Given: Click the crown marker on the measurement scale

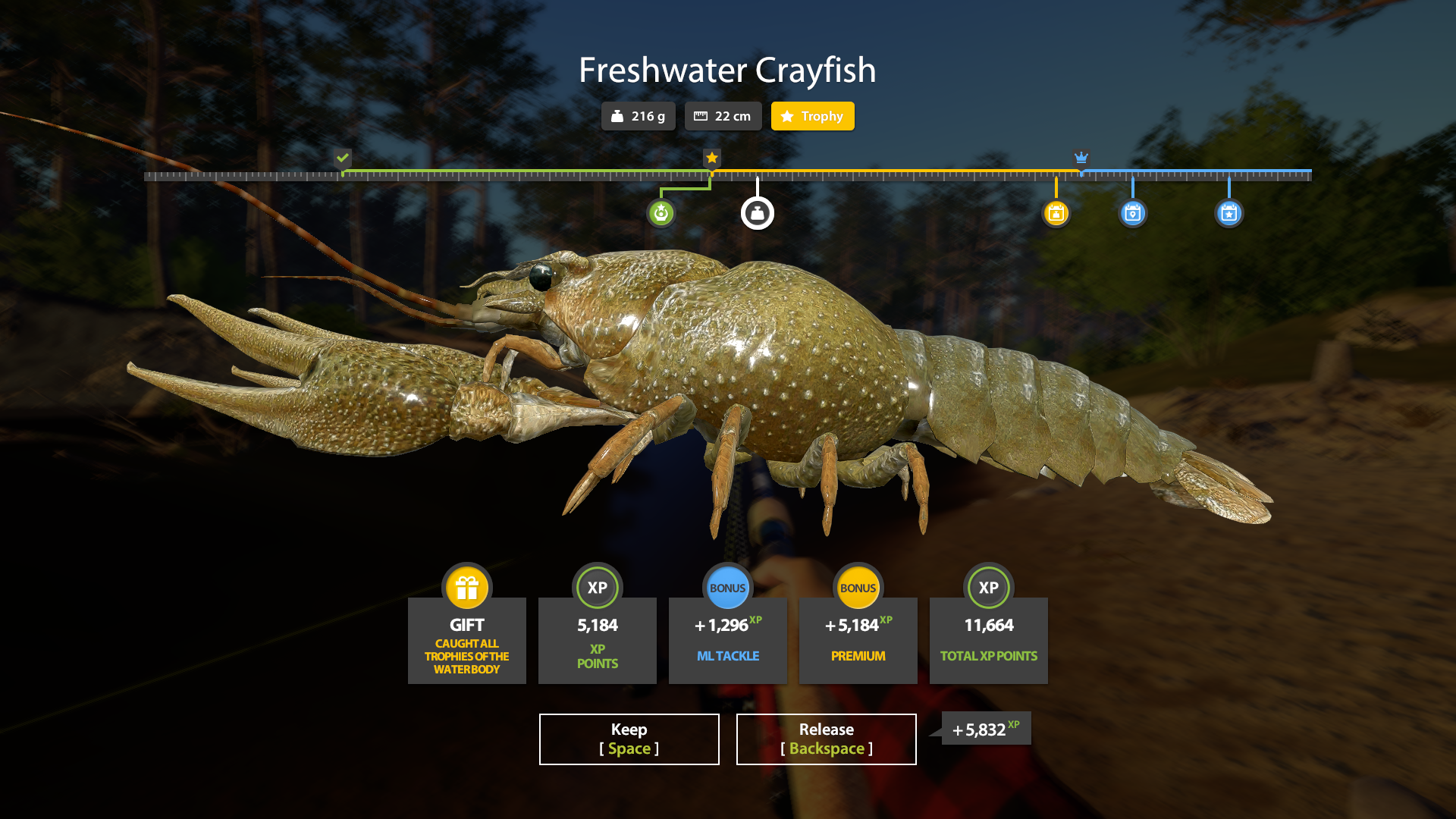Looking at the screenshot, I should (x=1080, y=158).
